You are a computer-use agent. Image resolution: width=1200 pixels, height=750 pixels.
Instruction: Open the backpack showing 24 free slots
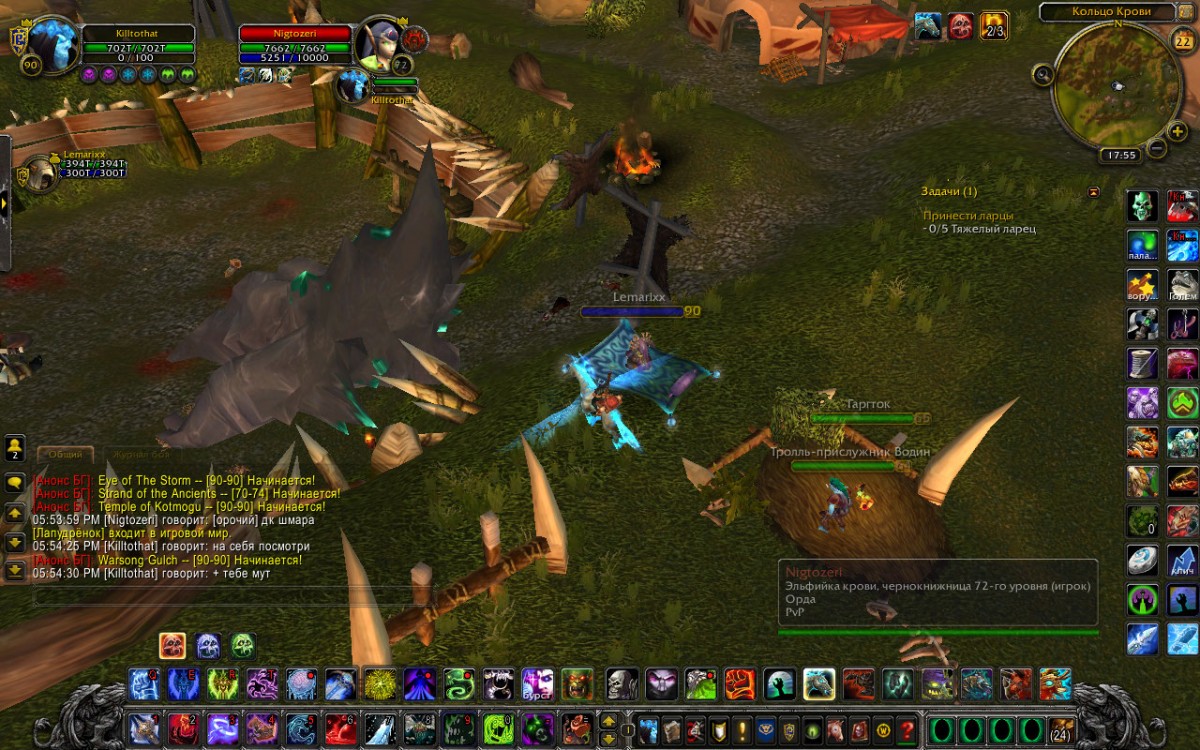[1062, 729]
